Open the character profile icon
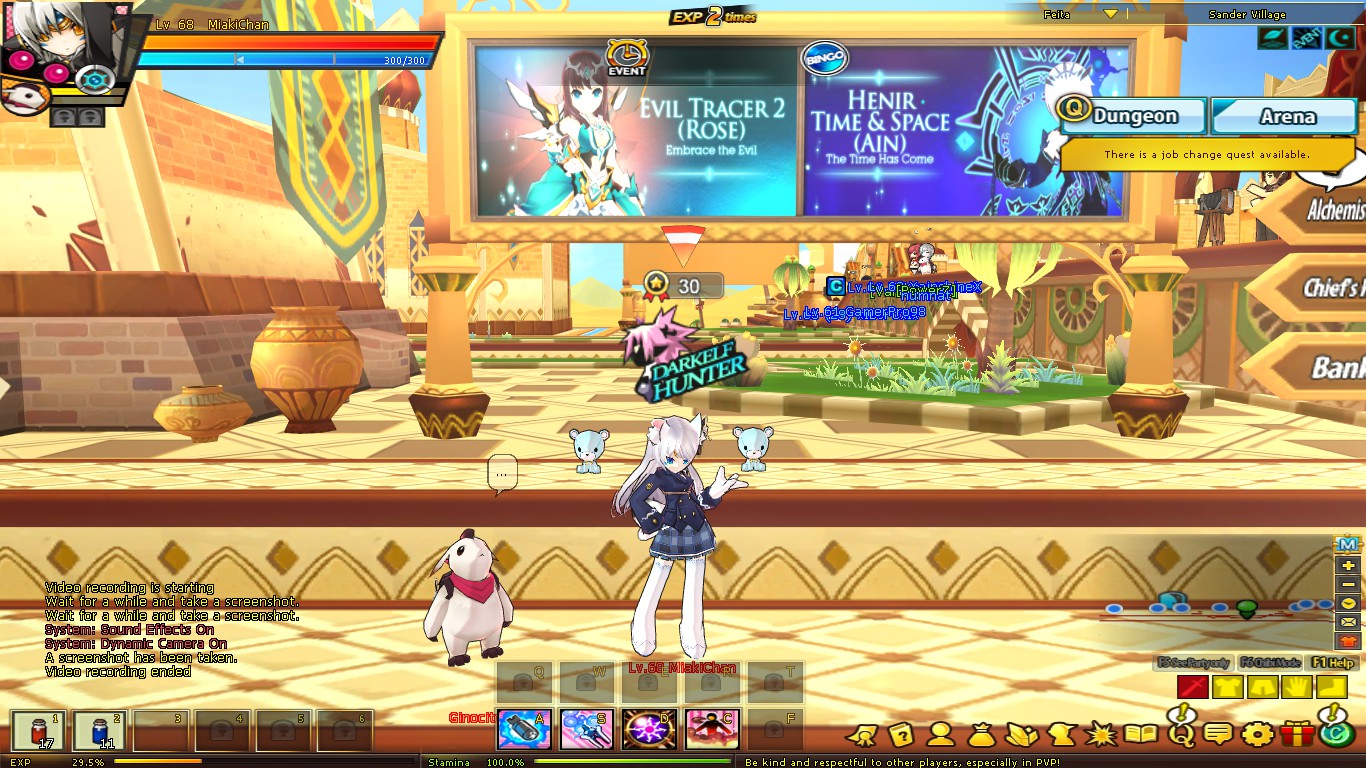Screen dimensions: 1366x768 942,736
